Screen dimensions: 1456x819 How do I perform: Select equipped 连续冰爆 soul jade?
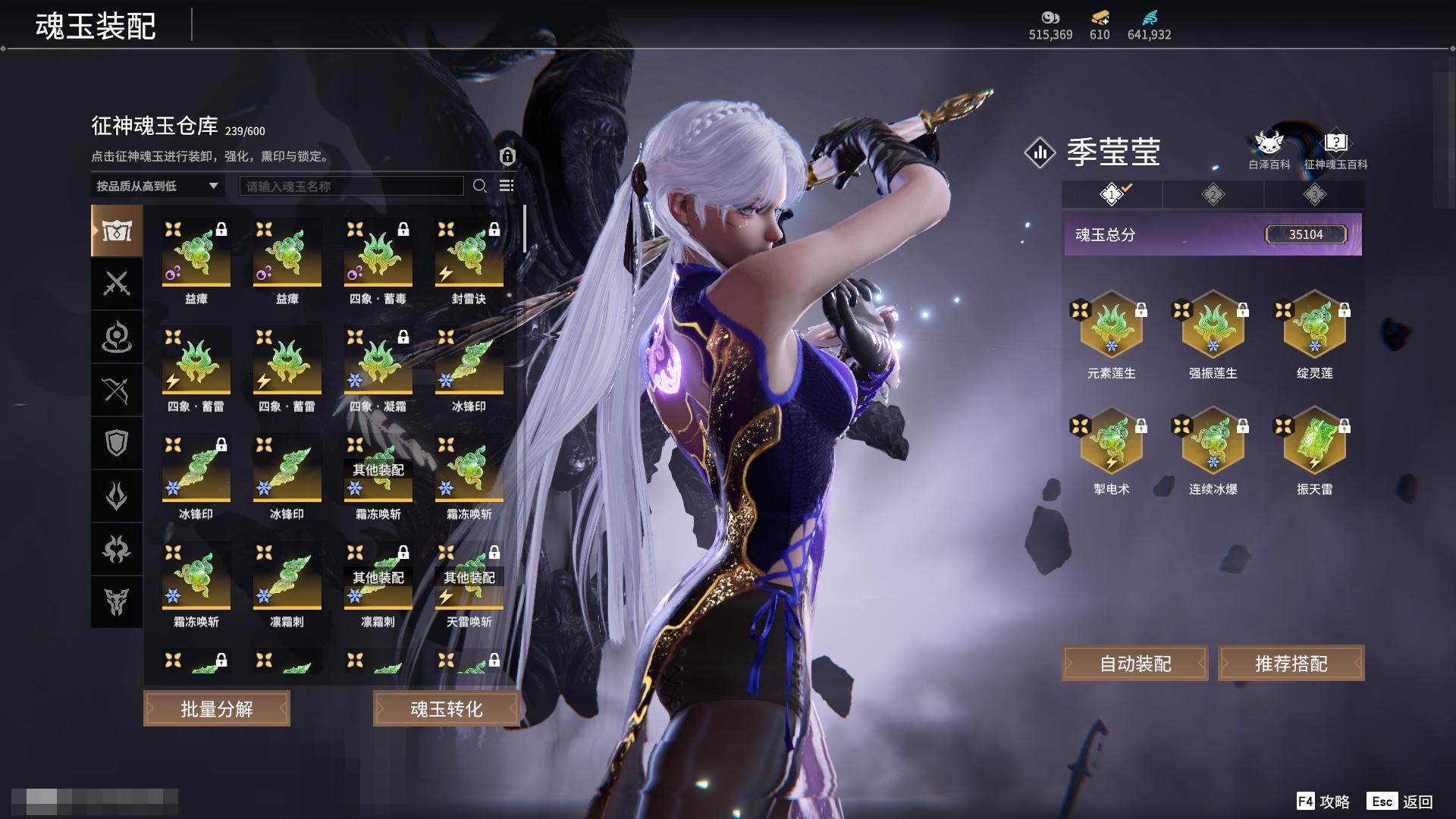click(x=1213, y=442)
